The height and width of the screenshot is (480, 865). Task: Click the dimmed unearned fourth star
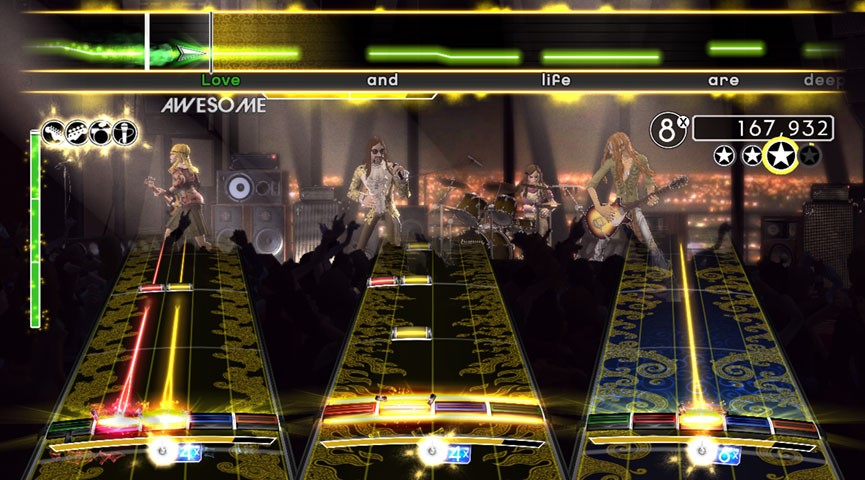[811, 155]
